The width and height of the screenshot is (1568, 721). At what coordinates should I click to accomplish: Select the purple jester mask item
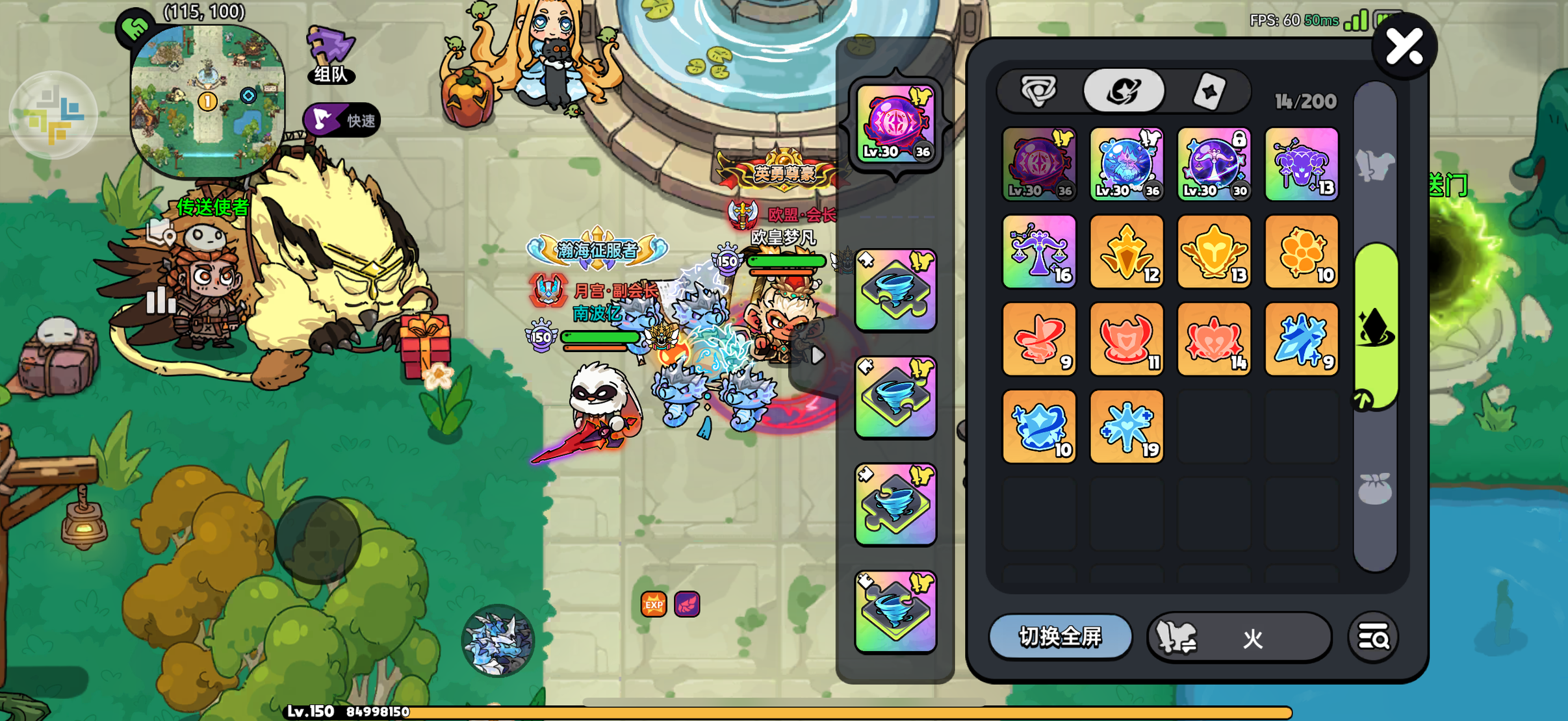pos(1302,164)
